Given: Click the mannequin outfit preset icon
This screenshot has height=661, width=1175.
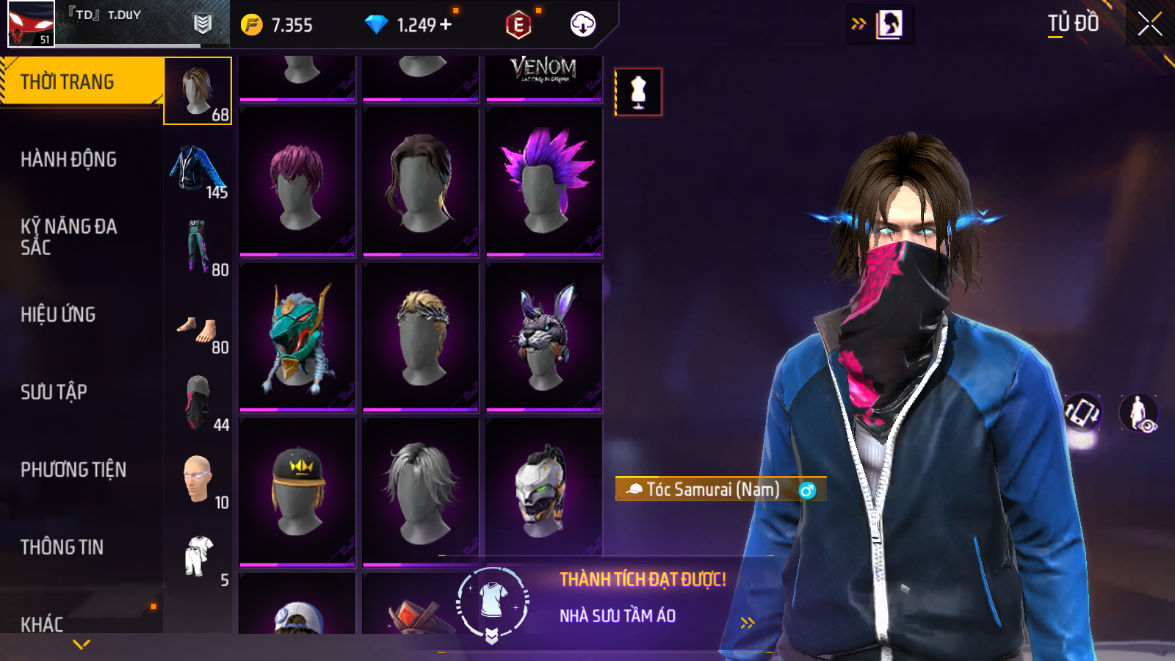Looking at the screenshot, I should point(638,92).
